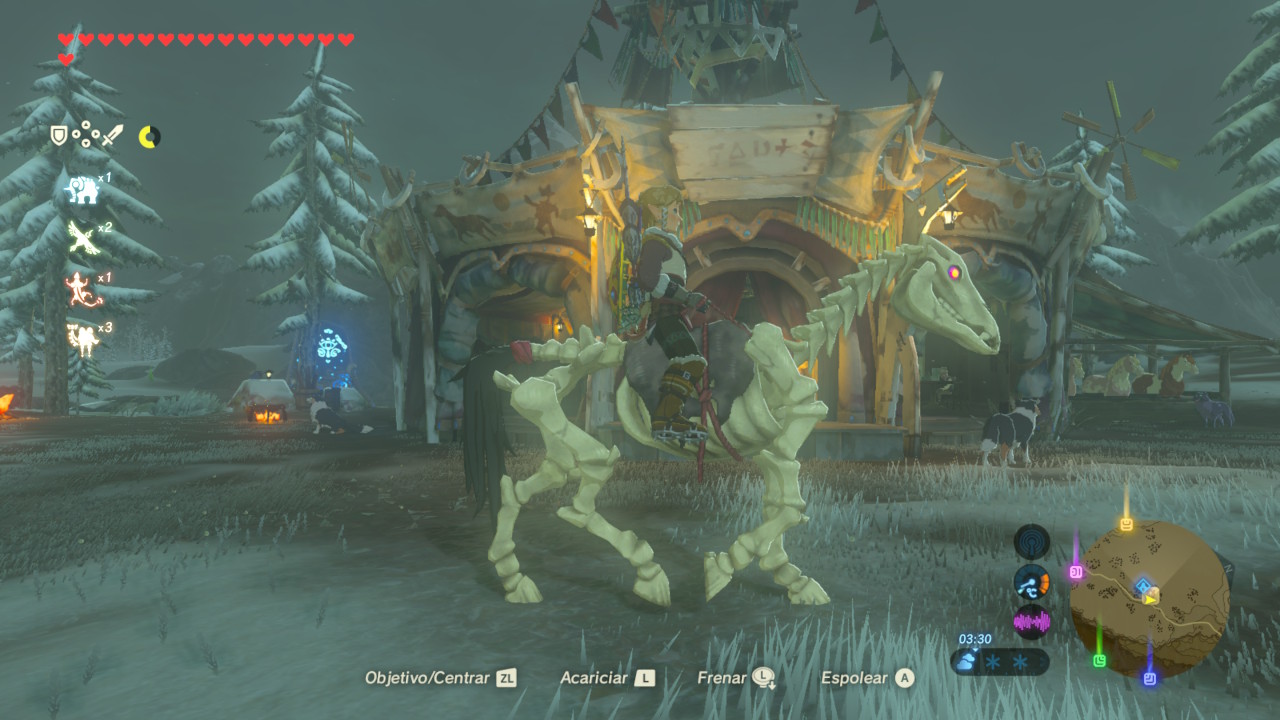The width and height of the screenshot is (1280, 720).
Task: Click the orange x3 buff icon
Action: point(82,339)
